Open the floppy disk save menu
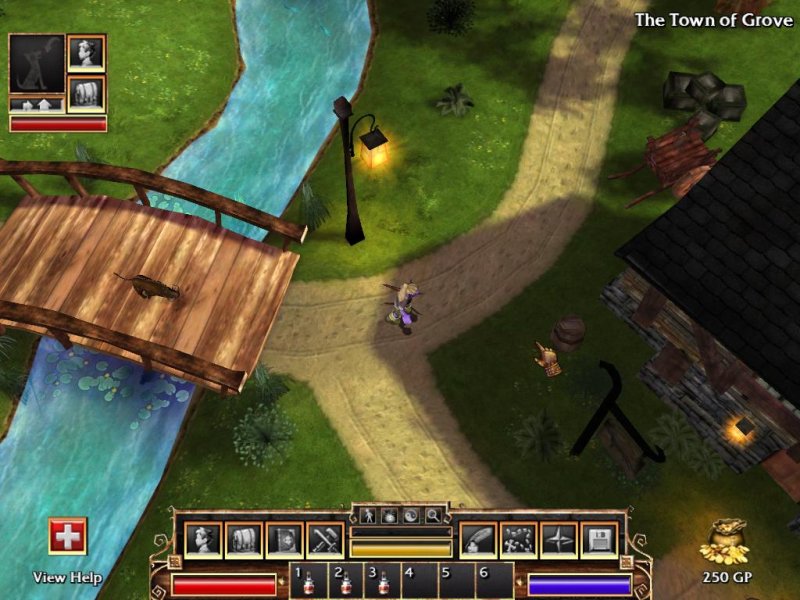The width and height of the screenshot is (800, 600). (598, 540)
